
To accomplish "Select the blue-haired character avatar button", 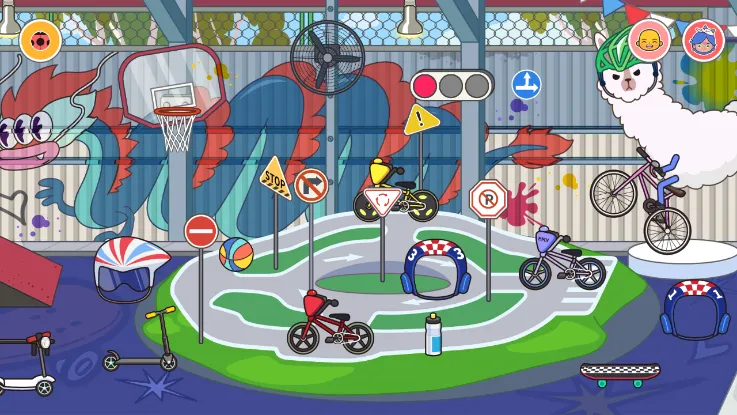I will pyautogui.click(x=704, y=41).
